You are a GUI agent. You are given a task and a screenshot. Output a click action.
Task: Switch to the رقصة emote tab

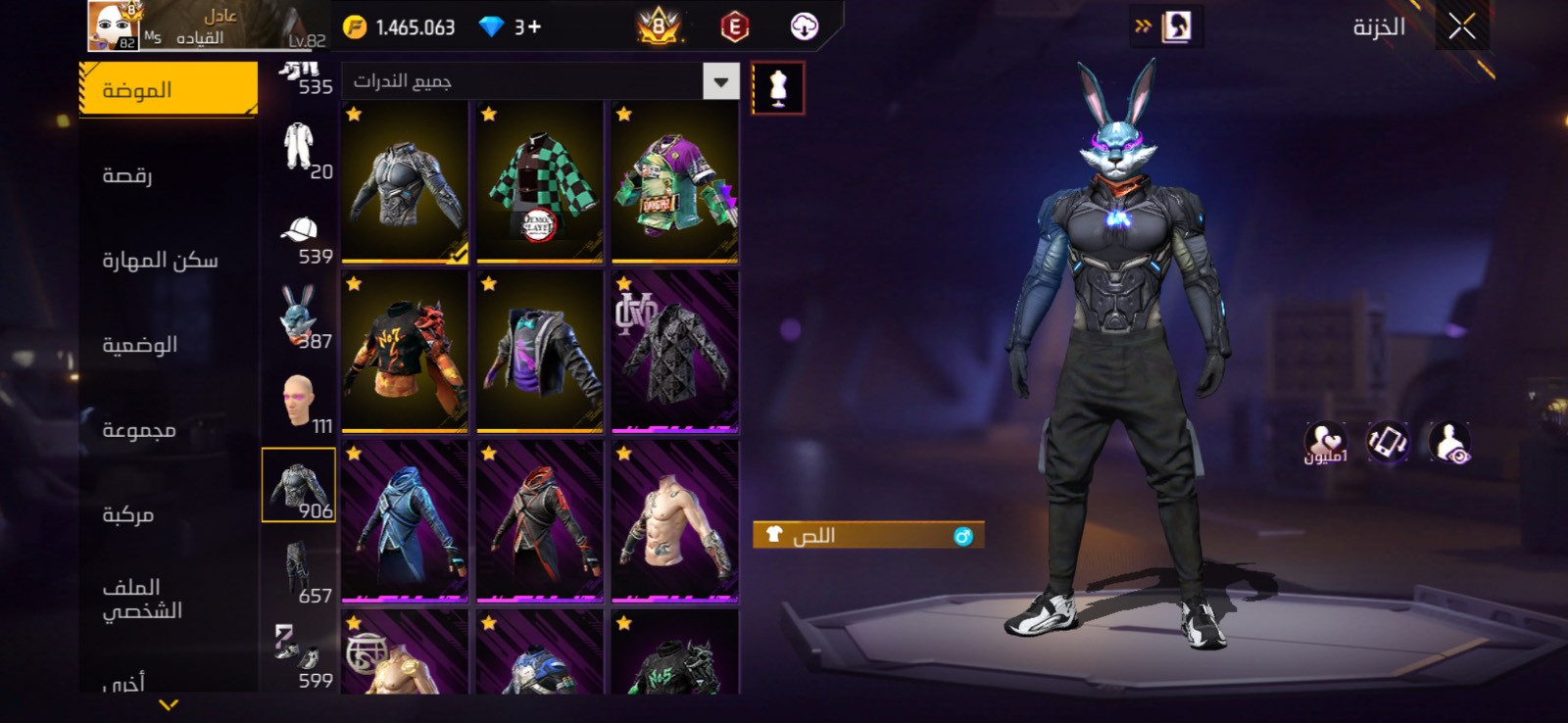[127, 175]
